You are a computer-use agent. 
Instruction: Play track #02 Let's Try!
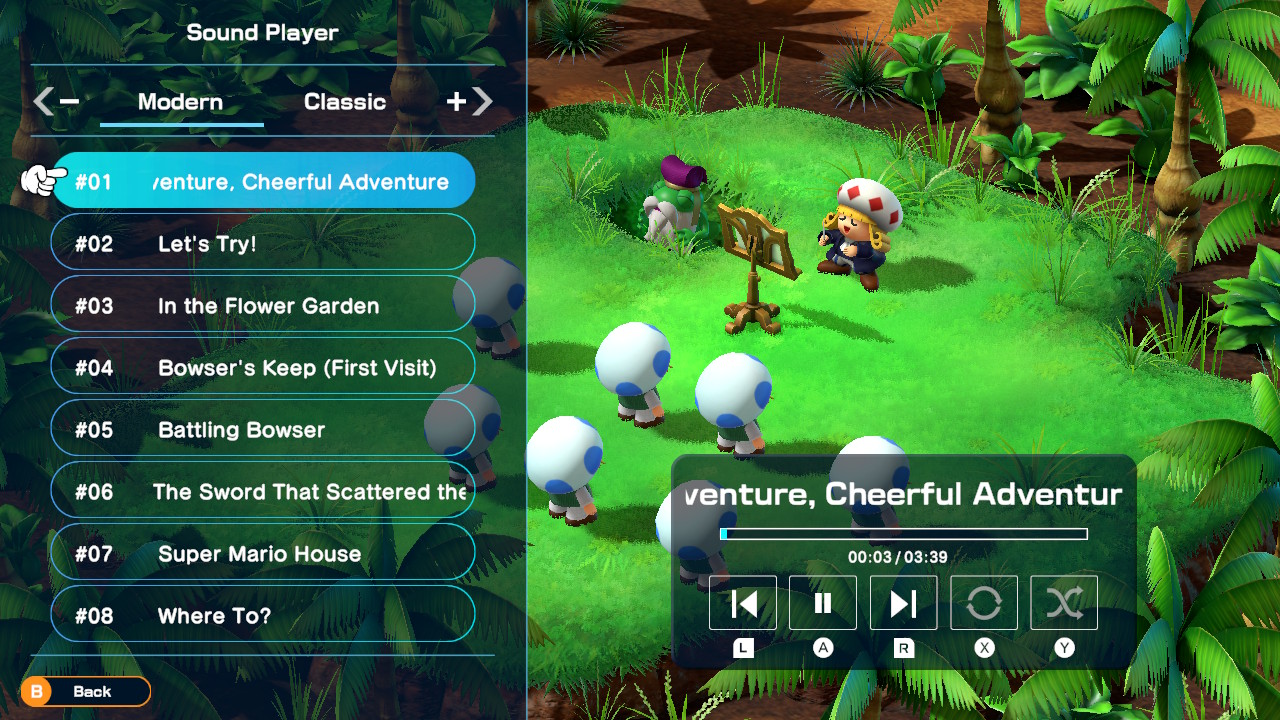[263, 243]
